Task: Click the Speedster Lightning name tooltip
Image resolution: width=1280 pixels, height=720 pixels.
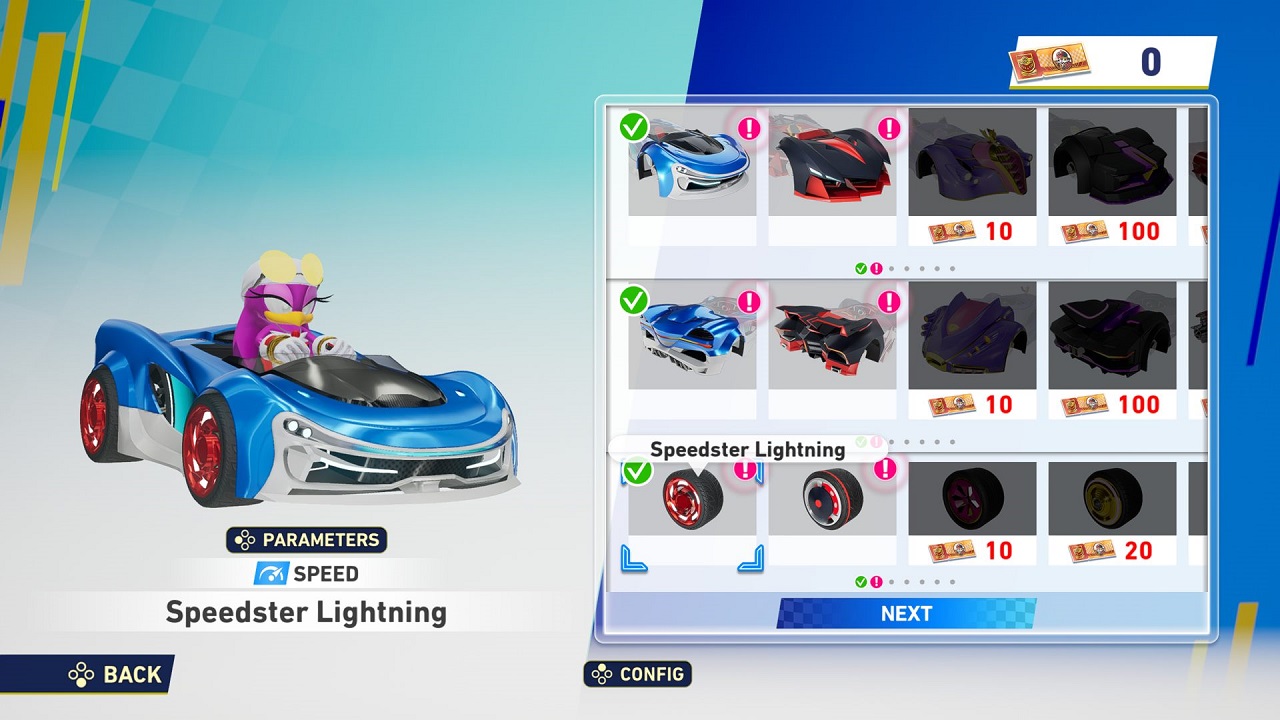Action: [750, 449]
